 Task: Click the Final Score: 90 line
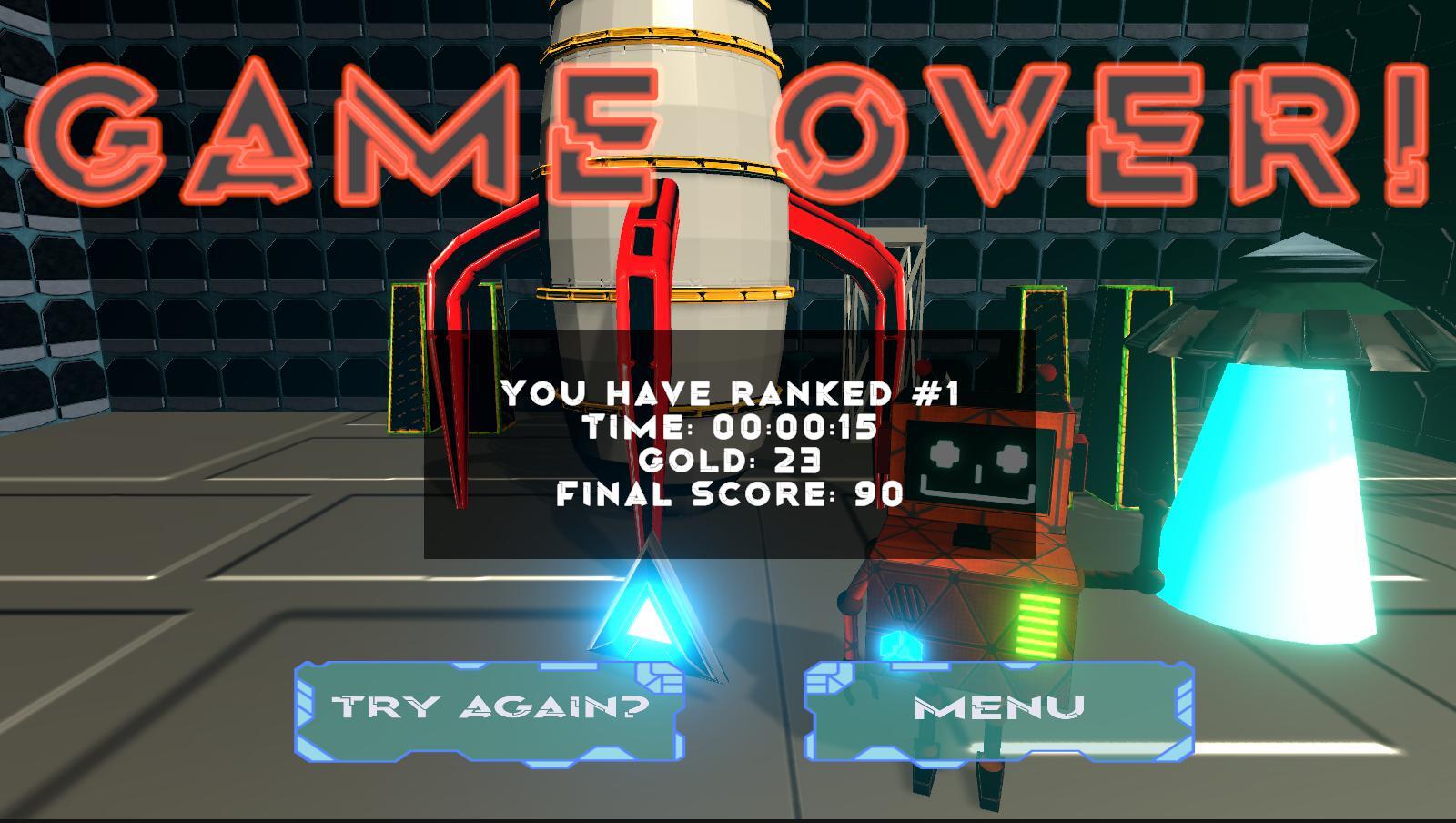[x=728, y=494]
